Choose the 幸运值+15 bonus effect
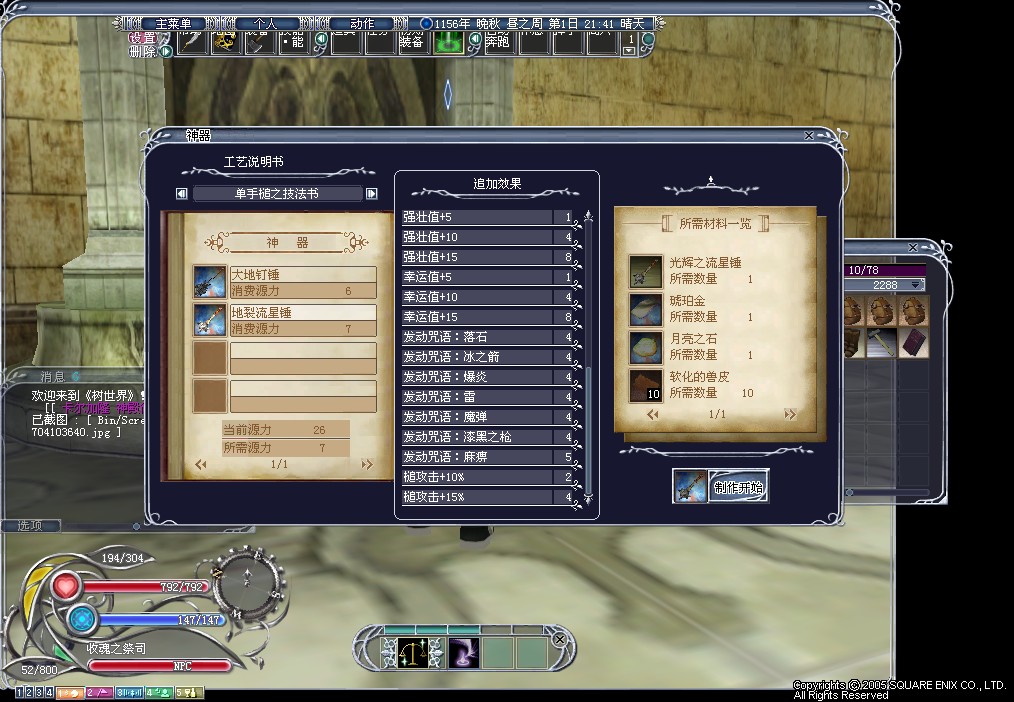 click(x=478, y=317)
